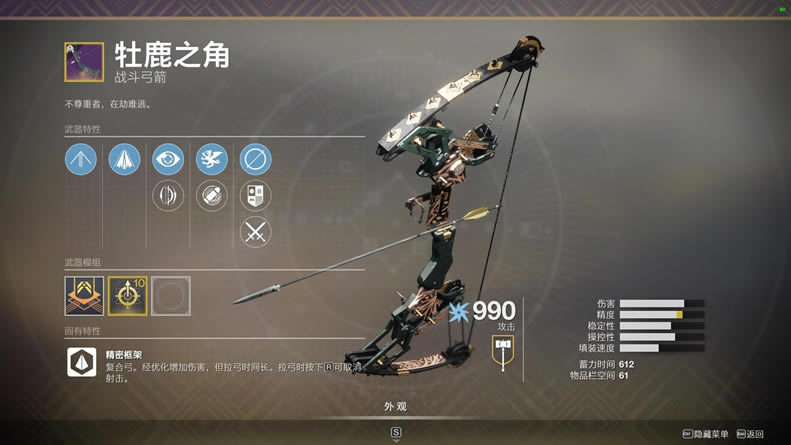Select the circle-slash perk icon
Image resolution: width=791 pixels, height=445 pixels.
tap(255, 159)
